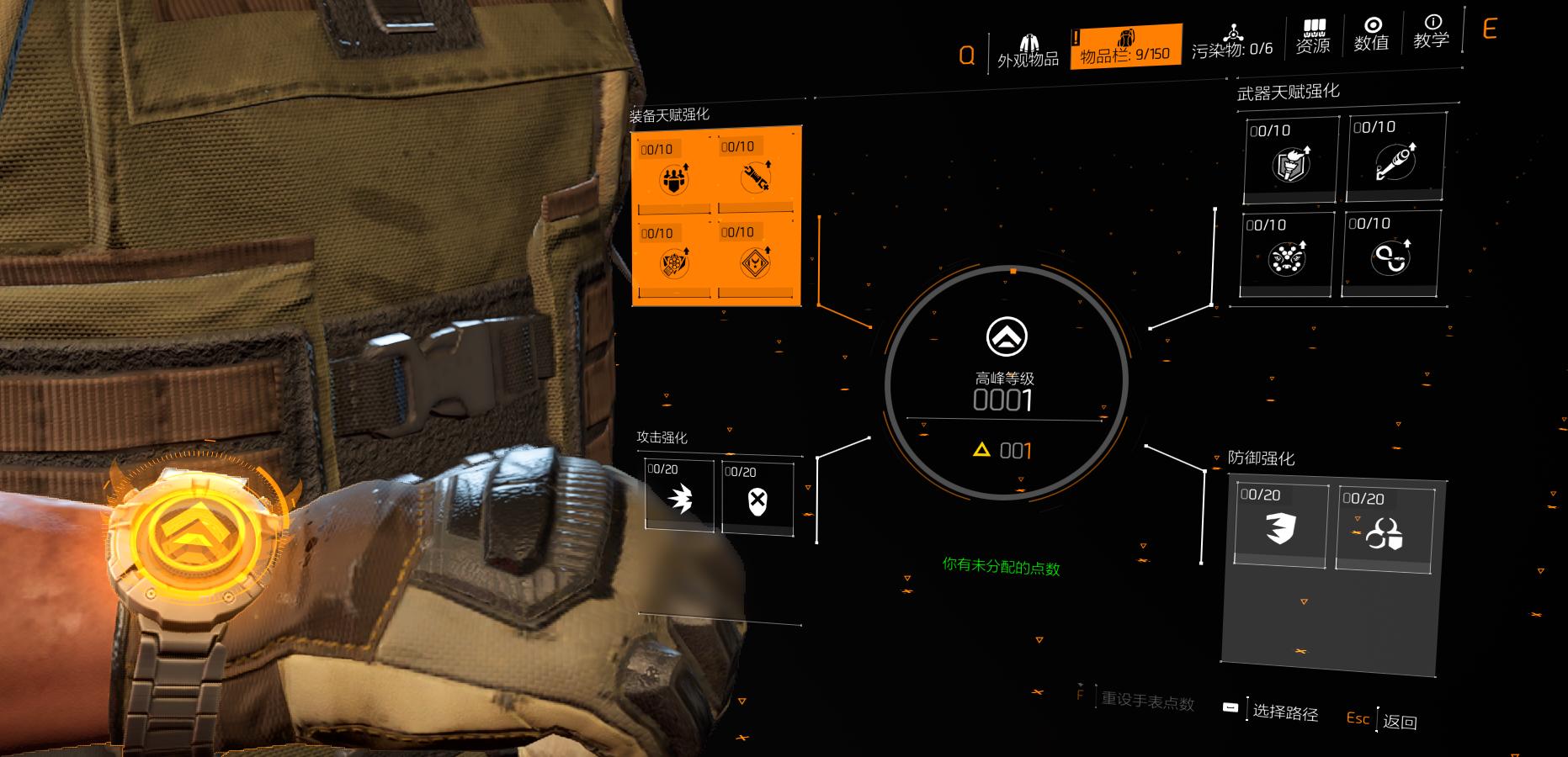
Task: Select the gun barrel weapon talent node
Action: coord(1395,158)
